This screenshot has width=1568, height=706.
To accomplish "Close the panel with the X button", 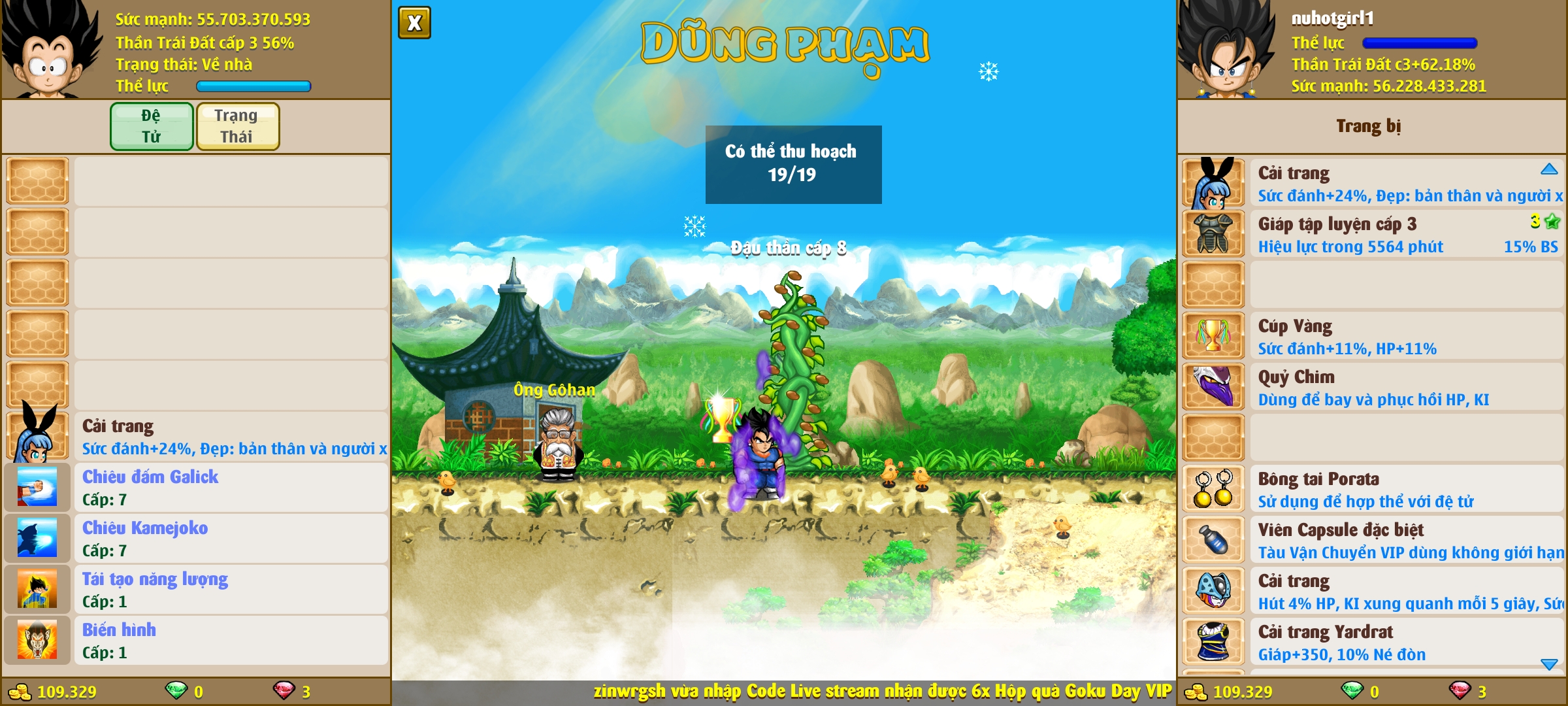I will 414,24.
